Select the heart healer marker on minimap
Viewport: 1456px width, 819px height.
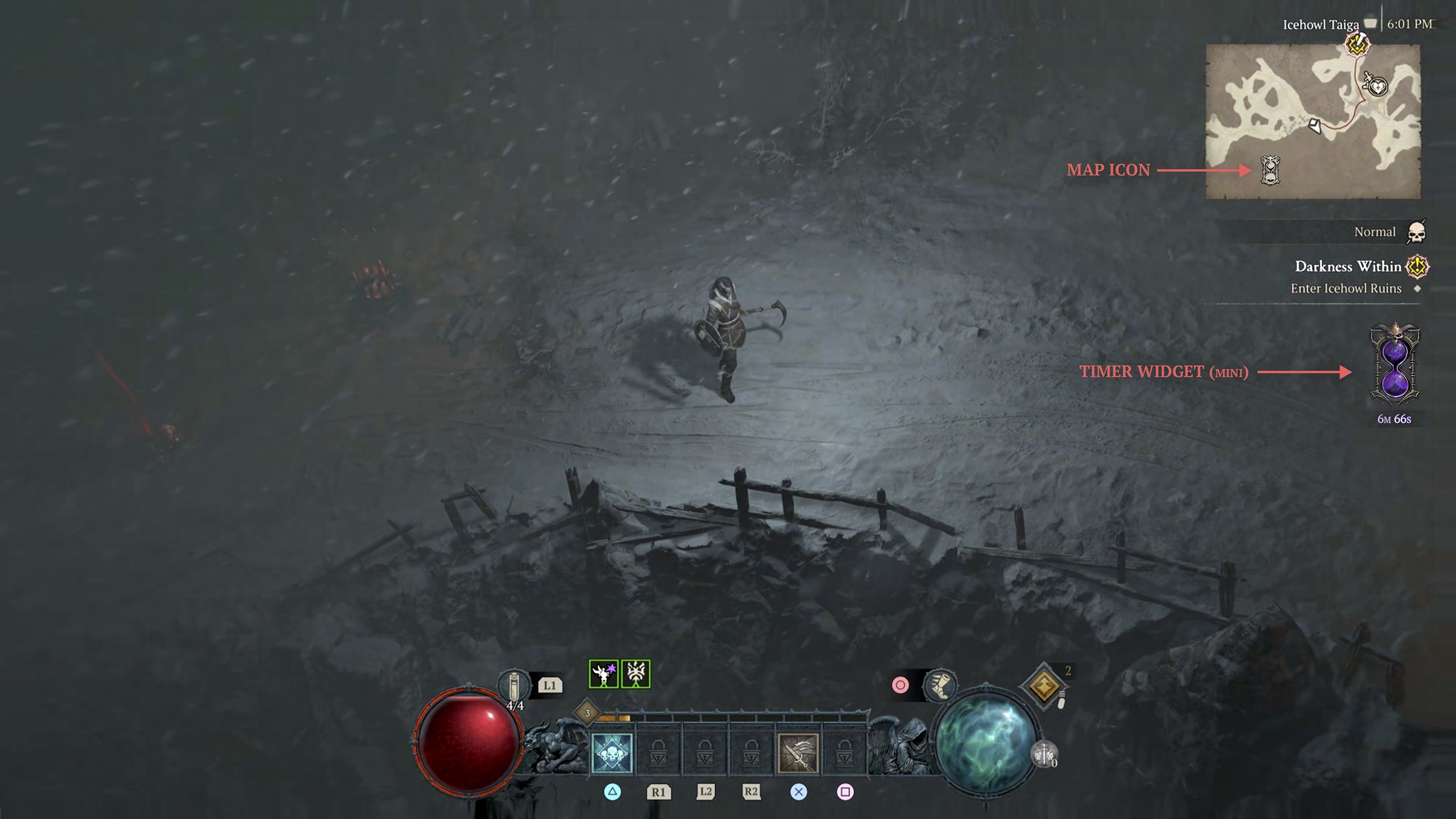(x=1378, y=87)
